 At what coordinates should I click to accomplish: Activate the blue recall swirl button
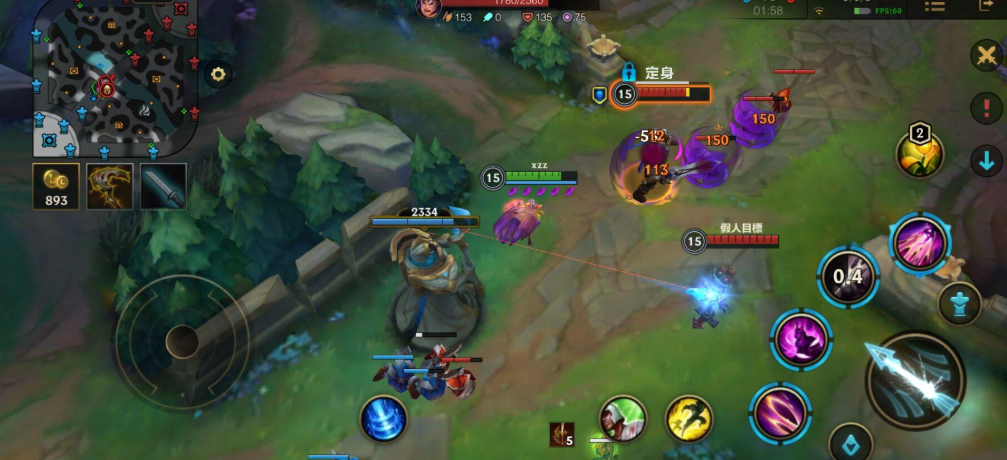382,419
